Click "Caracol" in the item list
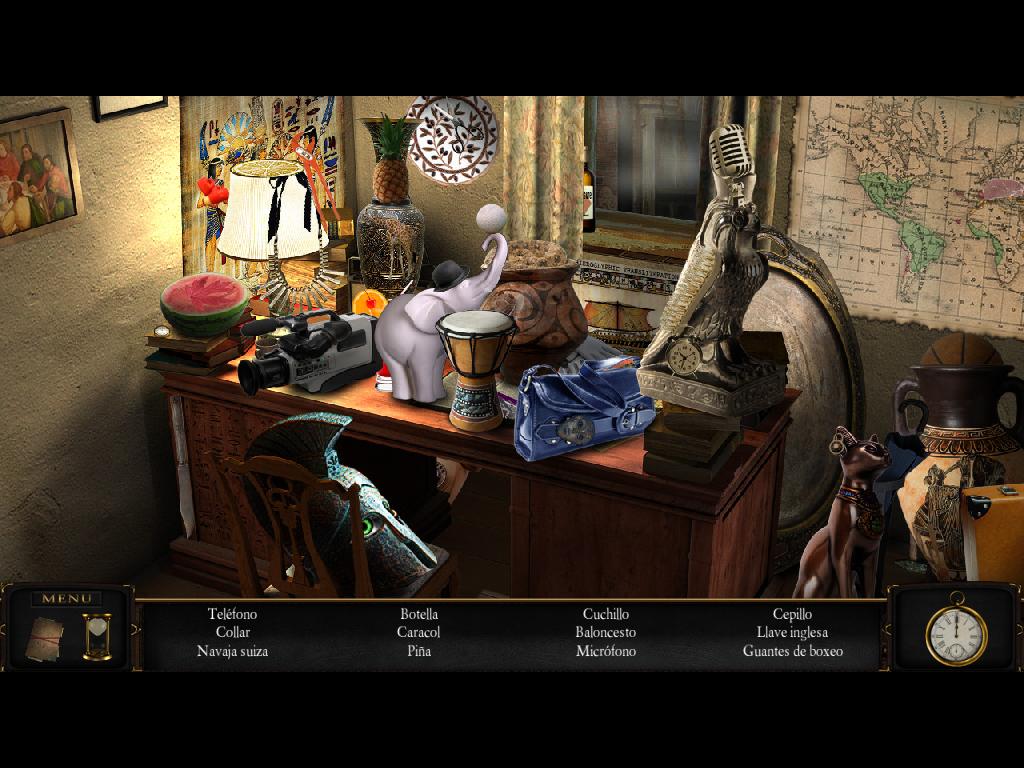This screenshot has height=768, width=1024. click(418, 632)
